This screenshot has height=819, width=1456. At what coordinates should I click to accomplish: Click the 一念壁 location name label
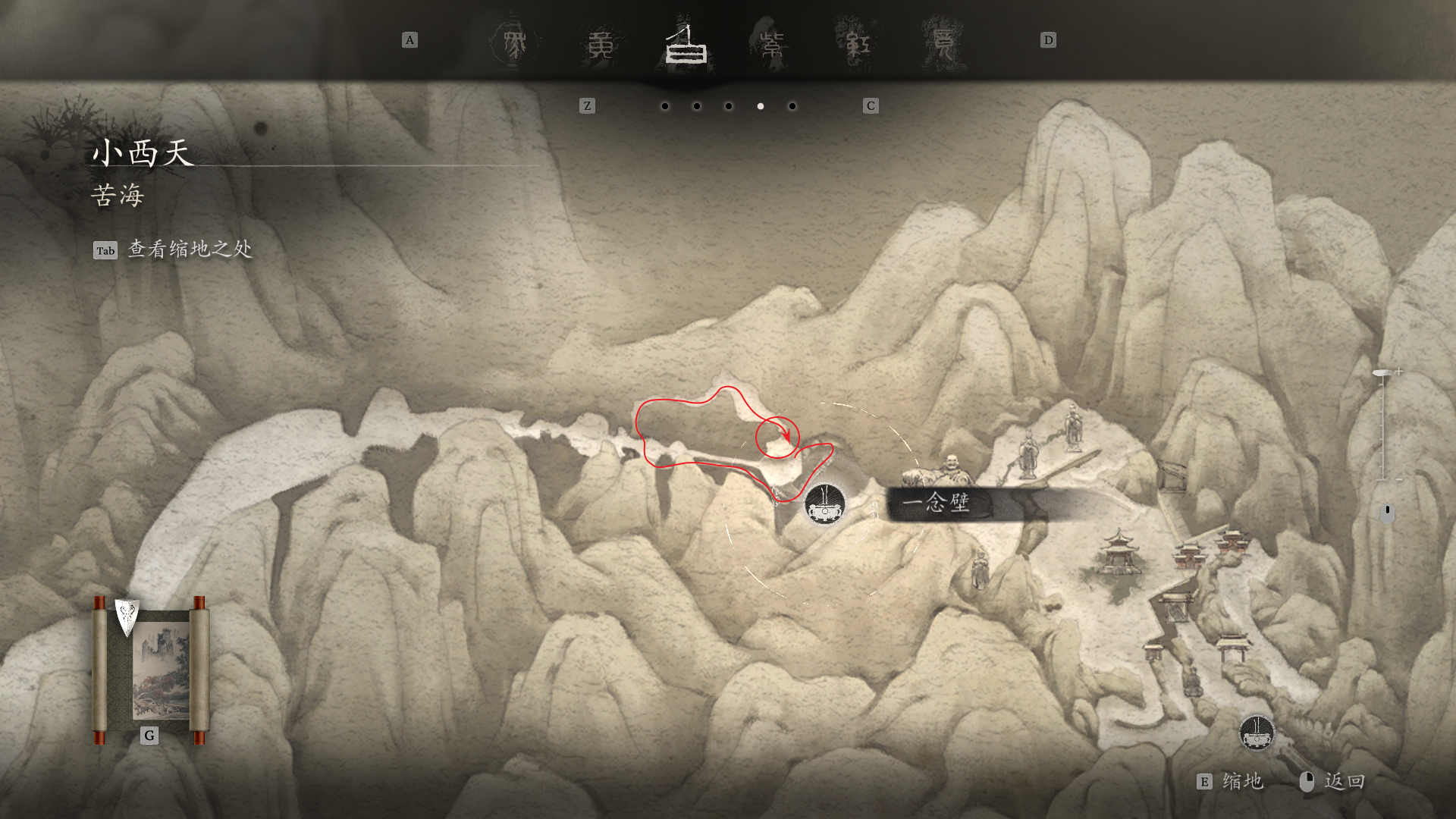coord(937,504)
